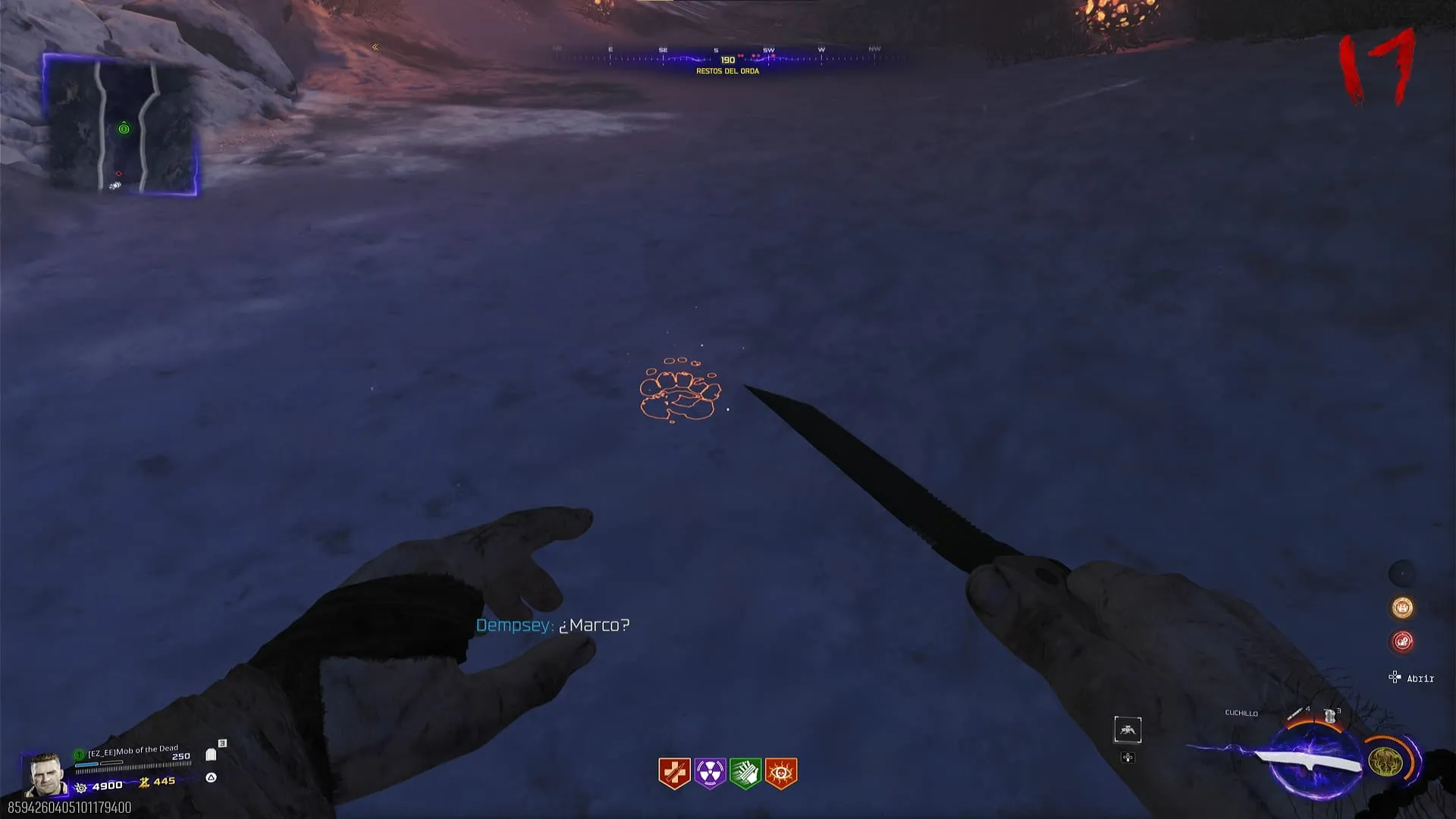1456x819 pixels.
Task: Select the framed scorestreak icon
Action: [1128, 730]
